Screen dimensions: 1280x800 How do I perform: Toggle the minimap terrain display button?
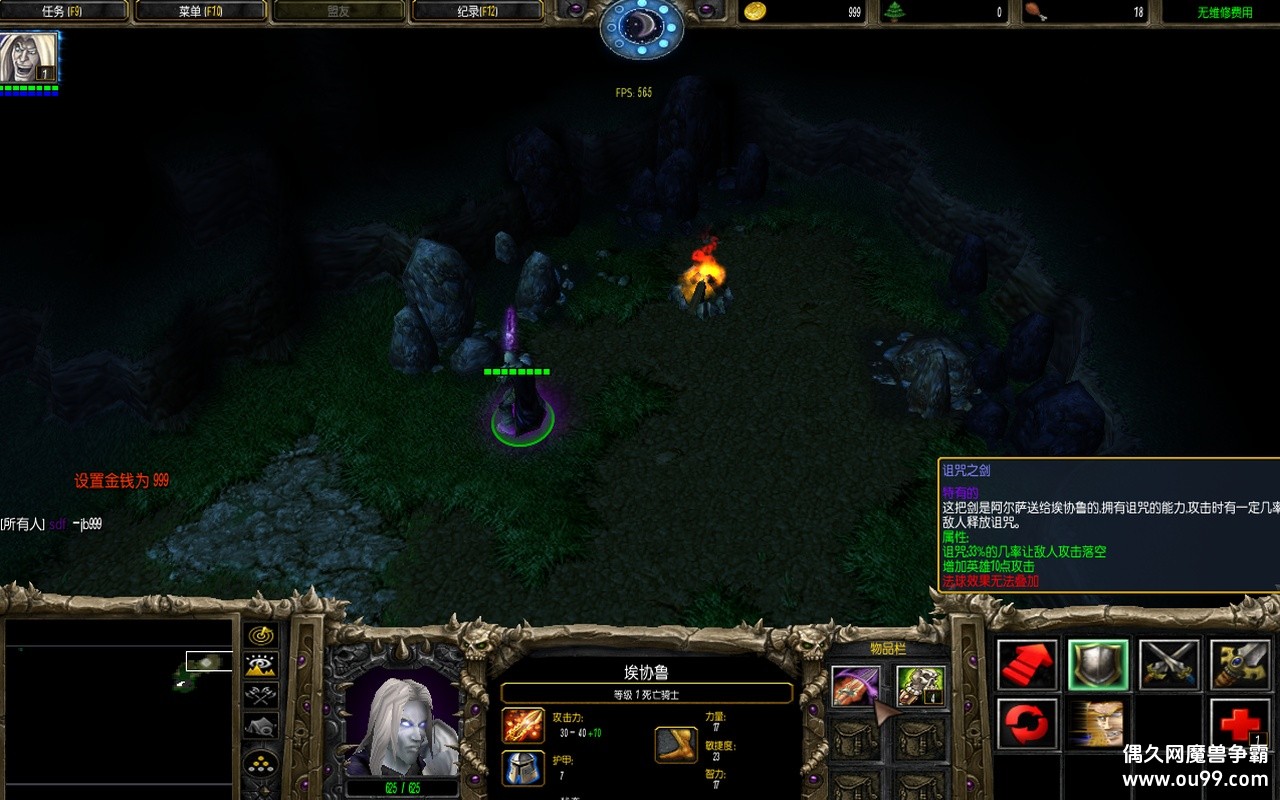click(261, 665)
